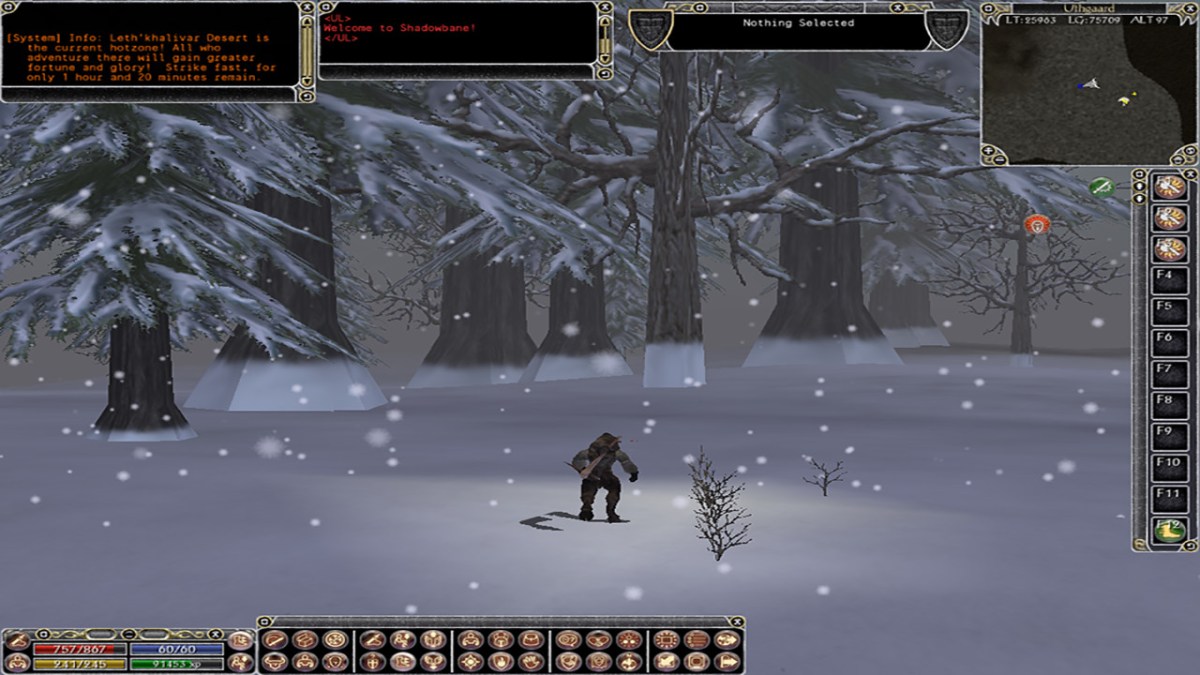Close the hotkey bar panel
This screenshot has width=1200, height=675.
click(1190, 173)
